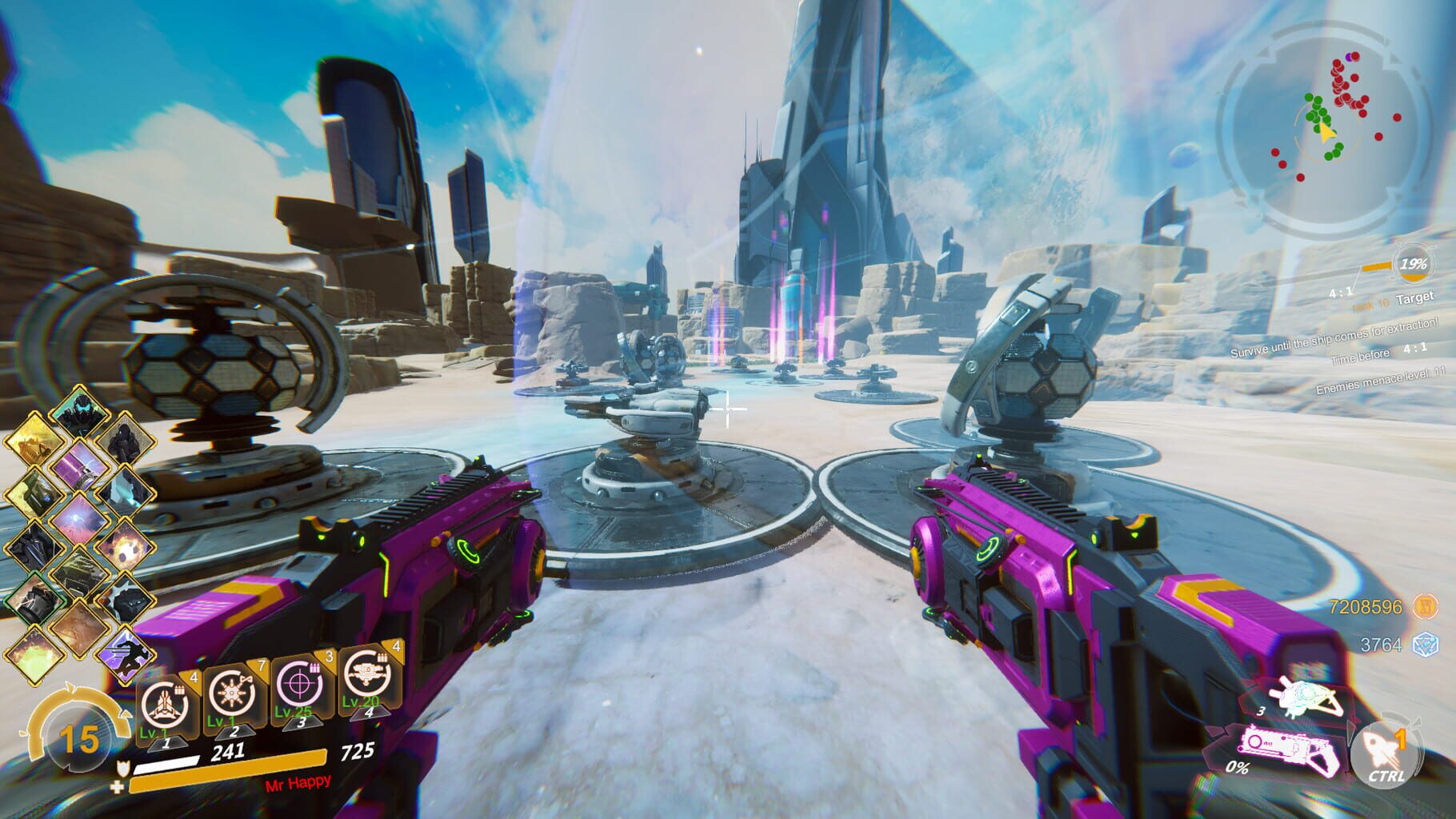Toggle the running ninja perk diamond

coord(128,653)
